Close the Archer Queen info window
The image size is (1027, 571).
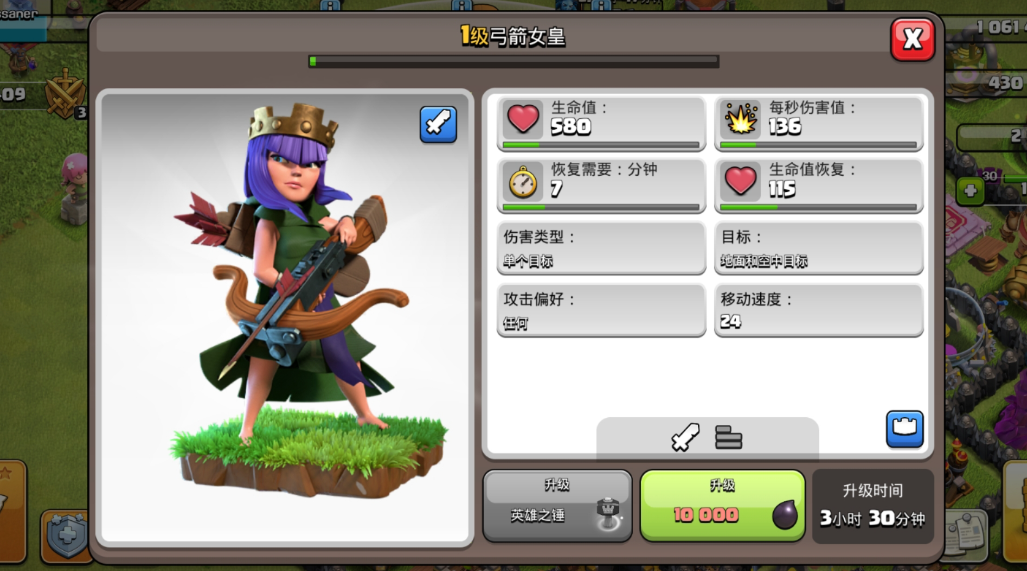pyautogui.click(x=912, y=39)
